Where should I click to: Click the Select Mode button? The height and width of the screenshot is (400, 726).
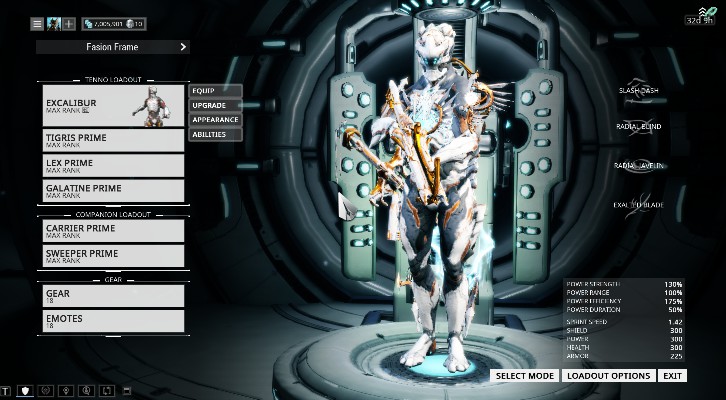tap(524, 376)
